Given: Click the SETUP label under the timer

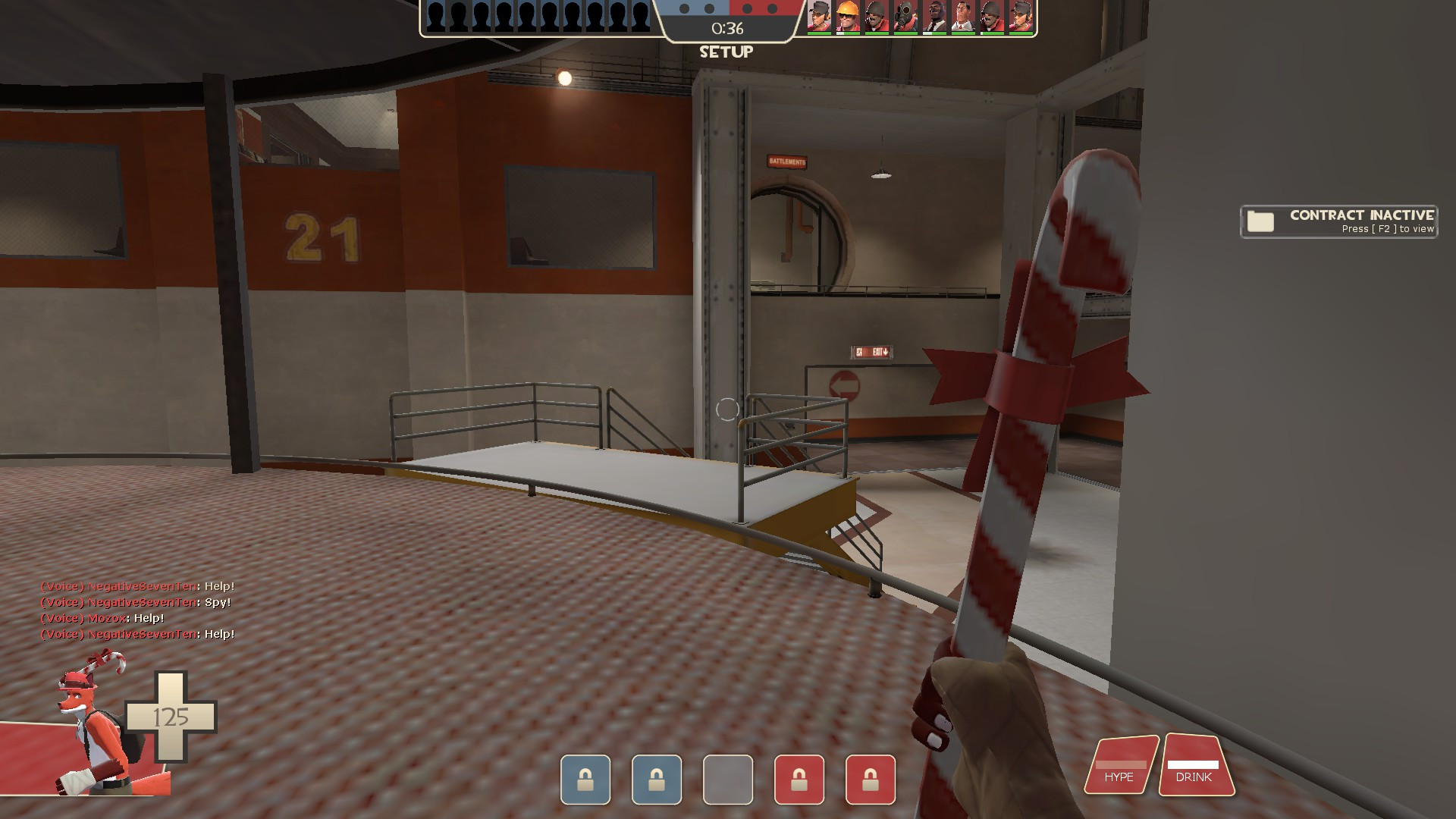Looking at the screenshot, I should 727,52.
